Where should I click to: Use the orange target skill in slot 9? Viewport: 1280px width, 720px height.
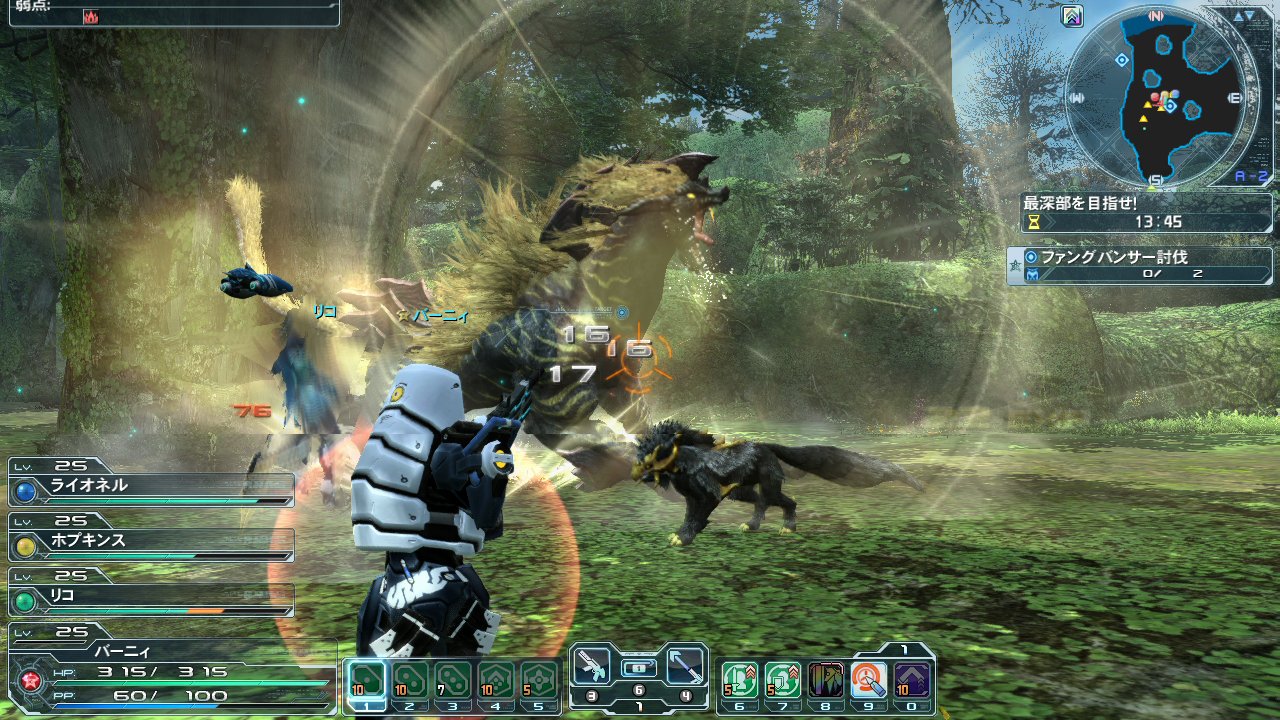(869, 680)
